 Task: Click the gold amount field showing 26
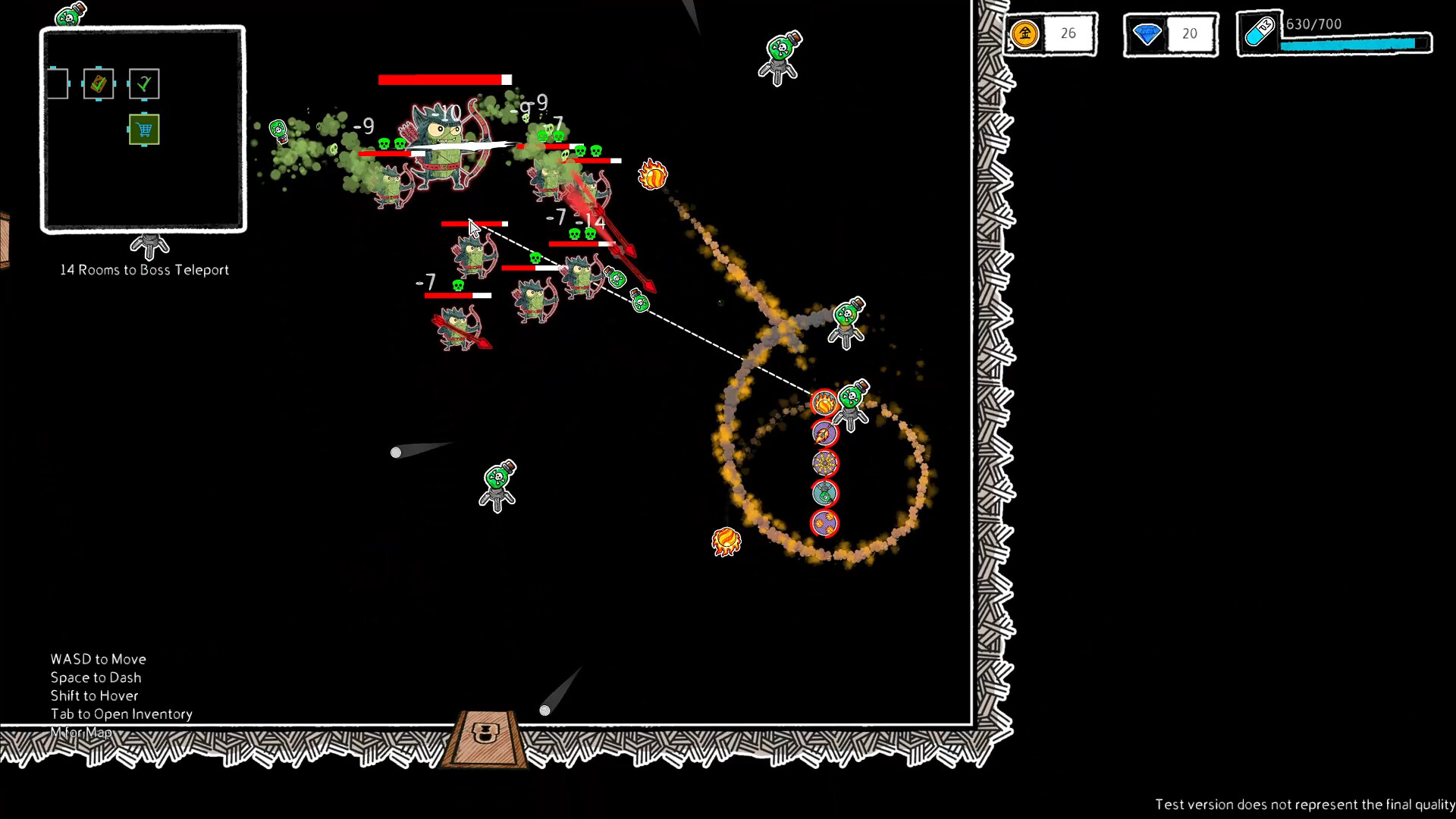coord(1069,33)
